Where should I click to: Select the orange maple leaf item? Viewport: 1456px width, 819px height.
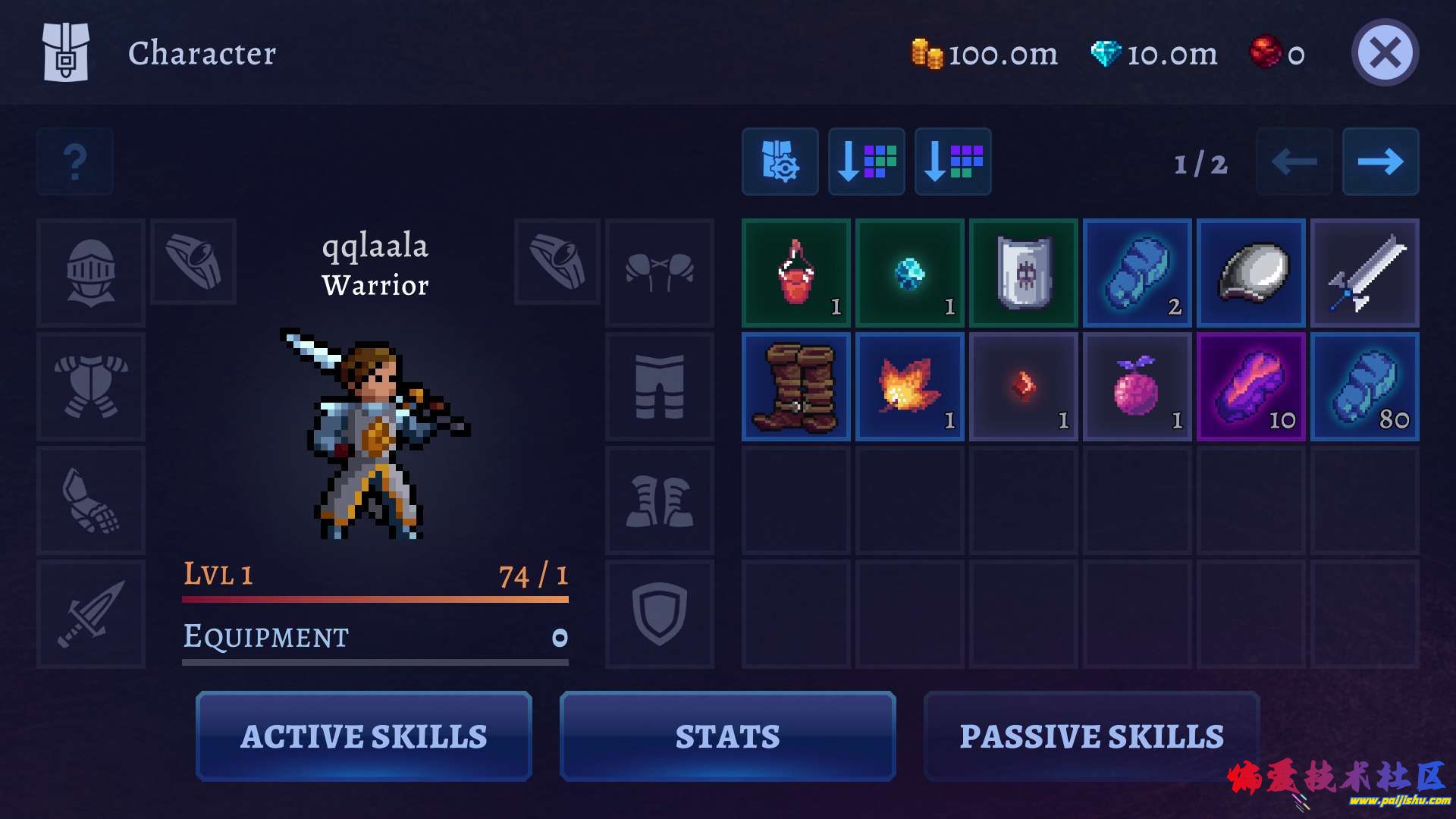(910, 387)
